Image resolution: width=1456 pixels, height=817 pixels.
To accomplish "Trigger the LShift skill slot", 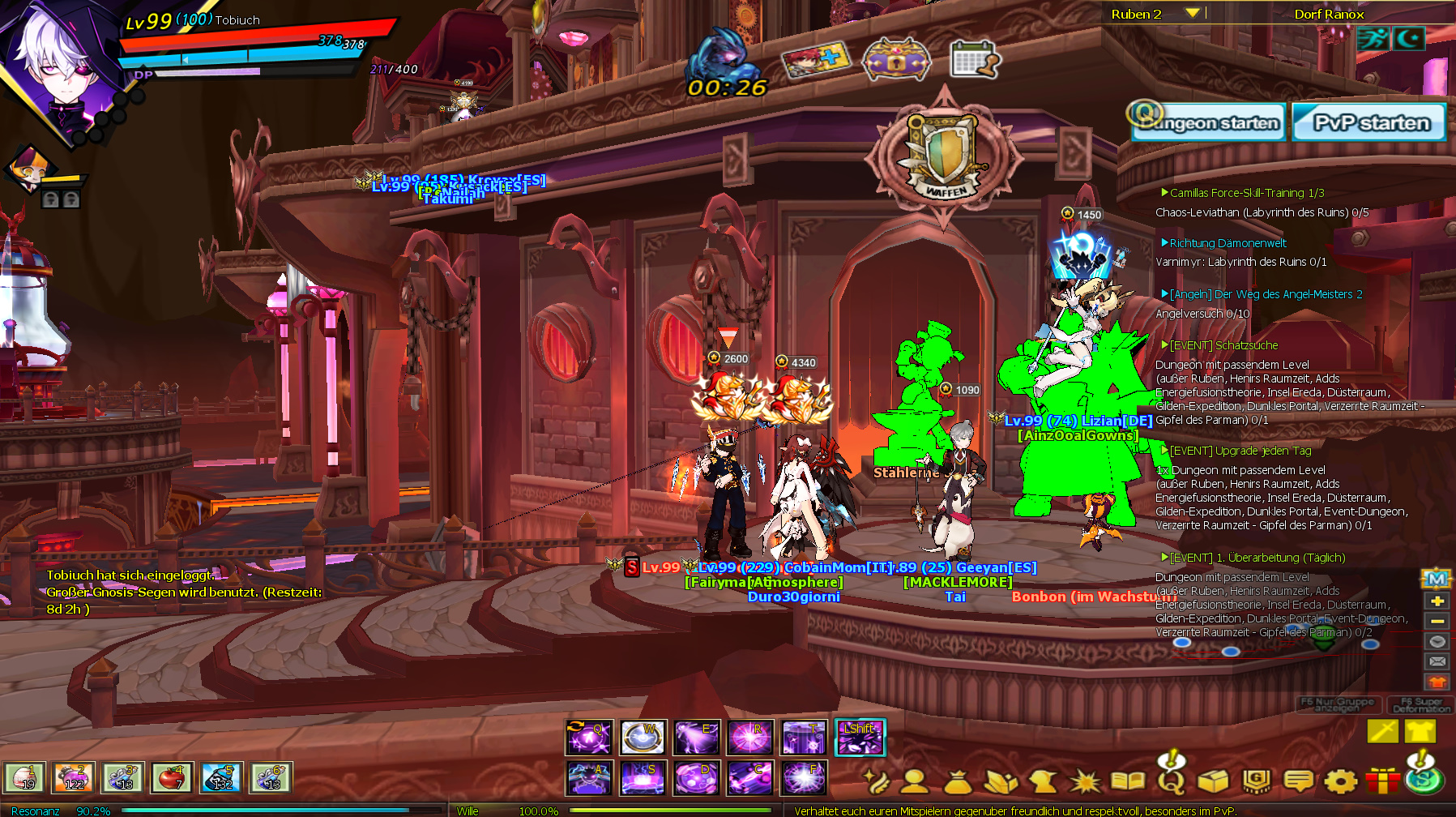I will [x=860, y=738].
